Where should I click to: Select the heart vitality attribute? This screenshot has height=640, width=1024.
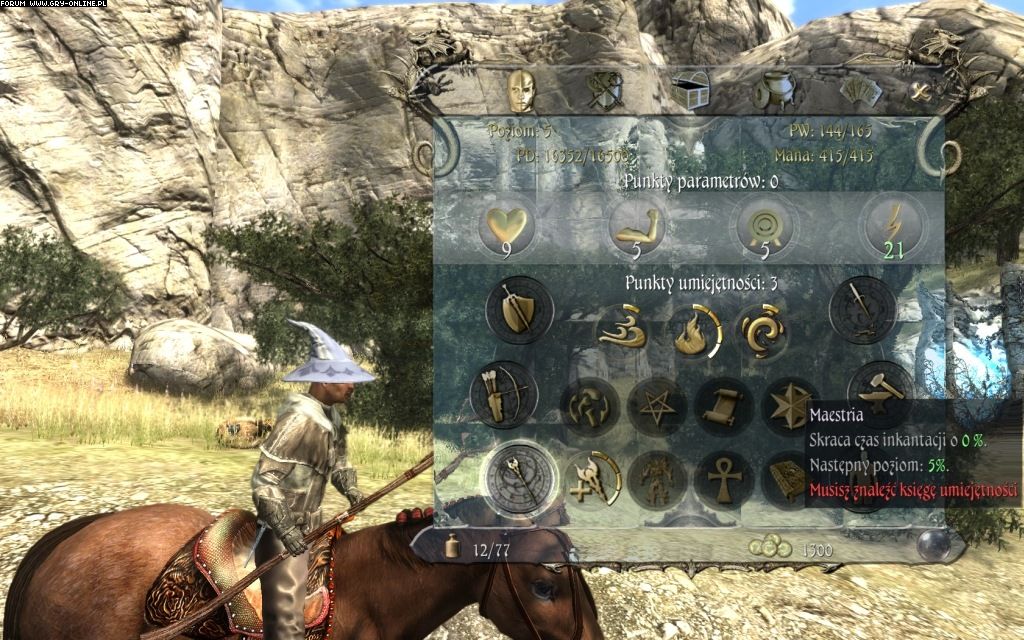506,226
